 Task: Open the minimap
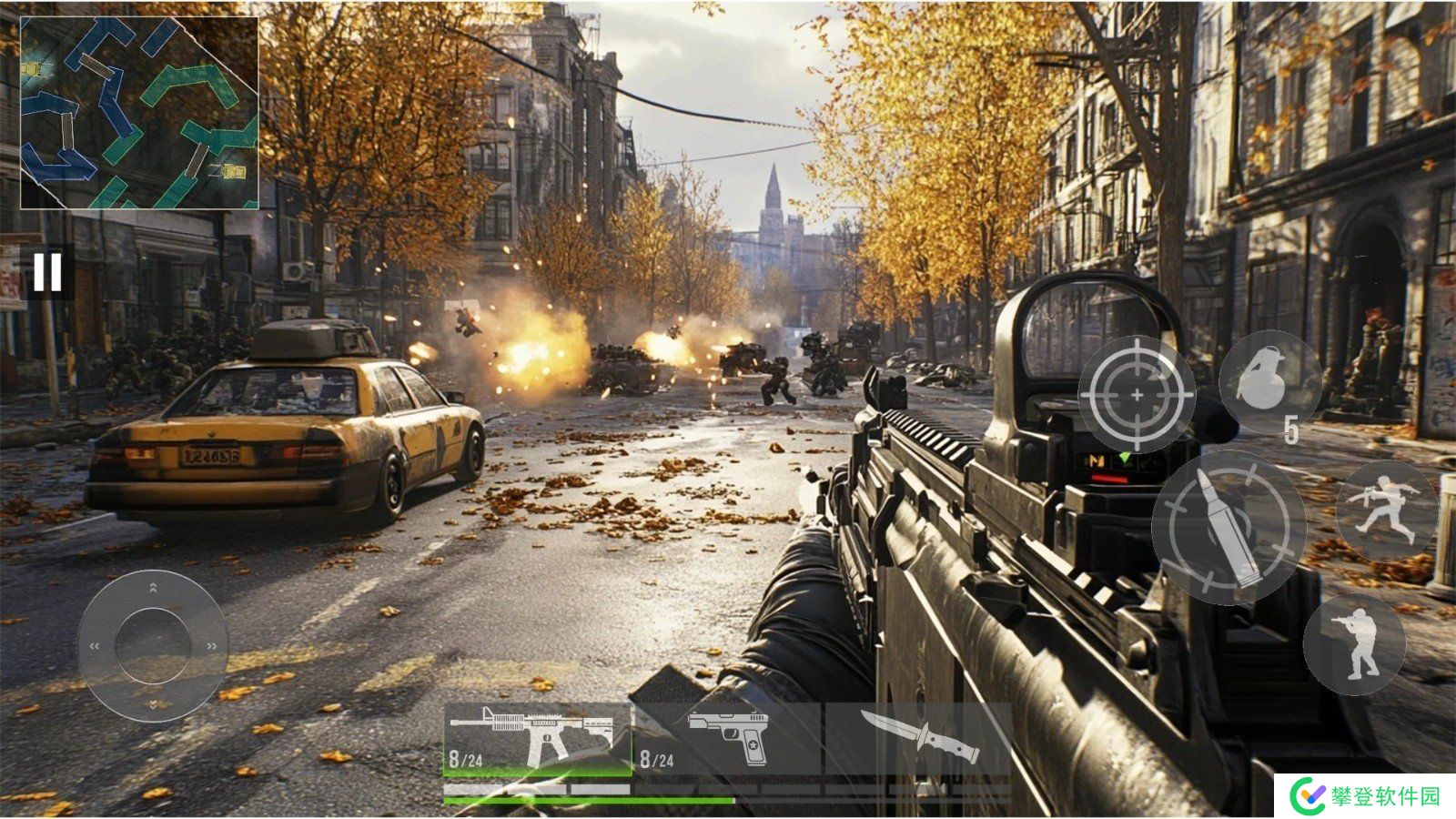pyautogui.click(x=139, y=113)
